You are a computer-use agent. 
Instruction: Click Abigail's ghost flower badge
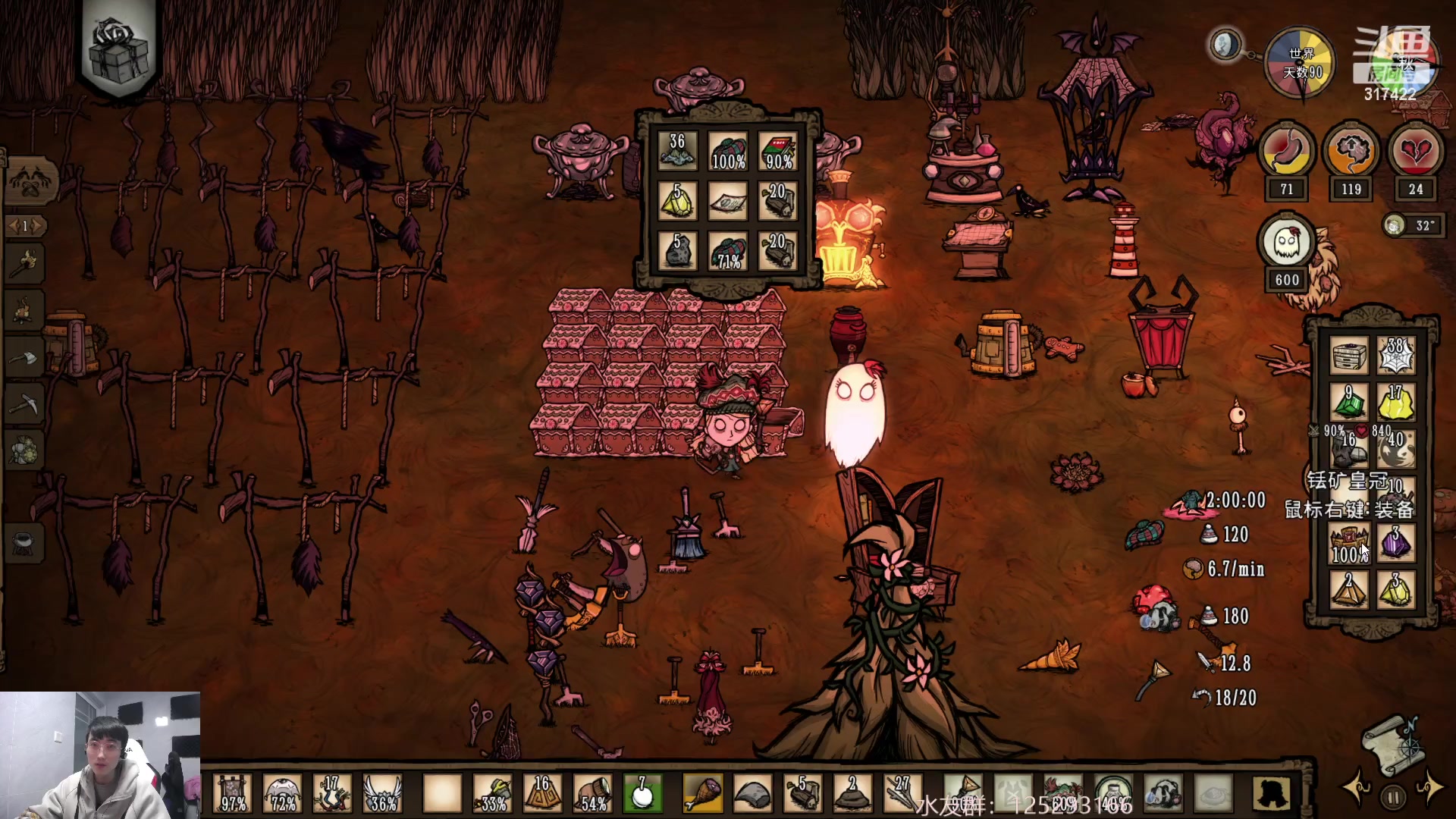(1286, 244)
